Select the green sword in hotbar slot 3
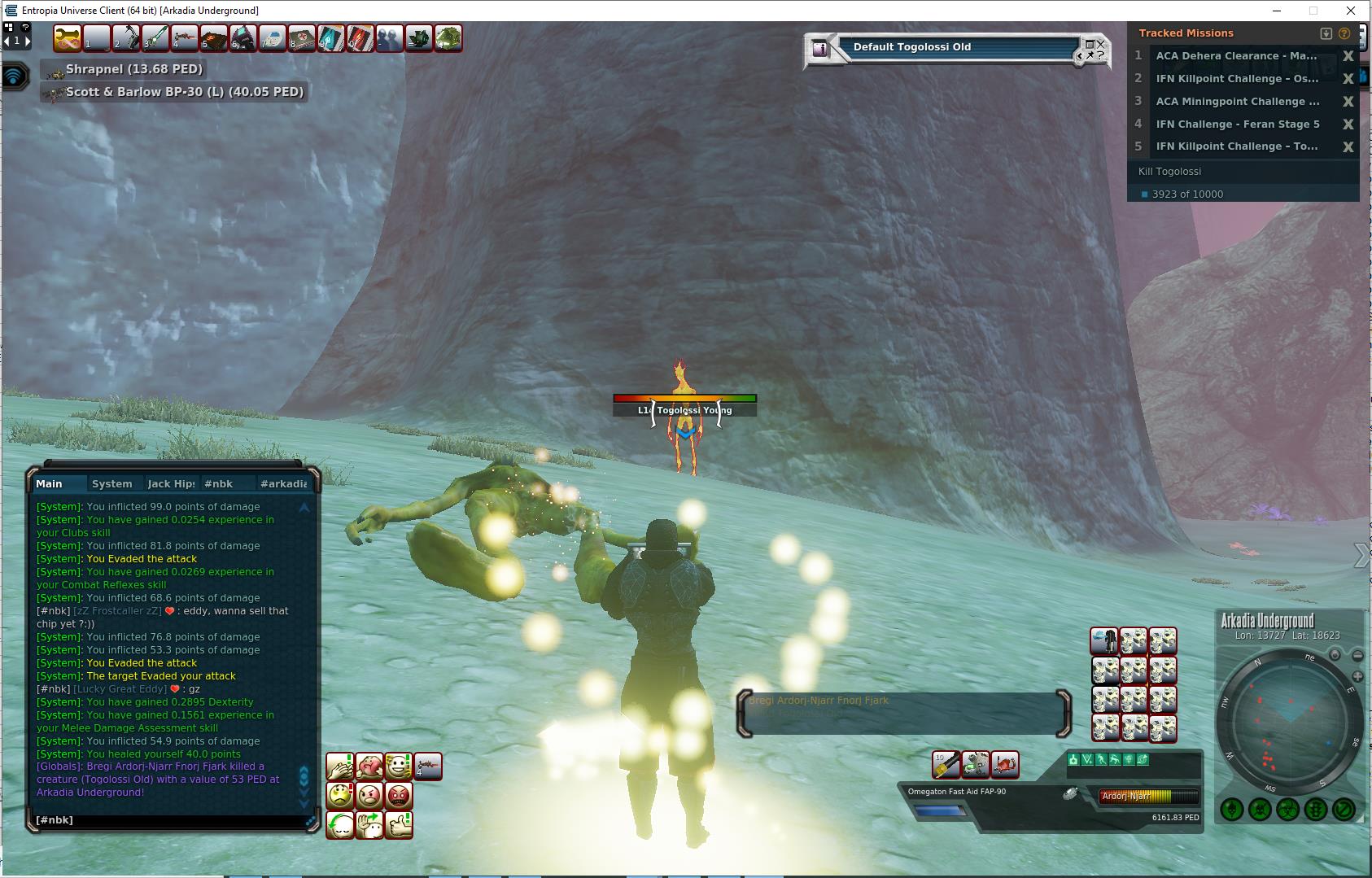1372x878 pixels. pyautogui.click(x=155, y=38)
